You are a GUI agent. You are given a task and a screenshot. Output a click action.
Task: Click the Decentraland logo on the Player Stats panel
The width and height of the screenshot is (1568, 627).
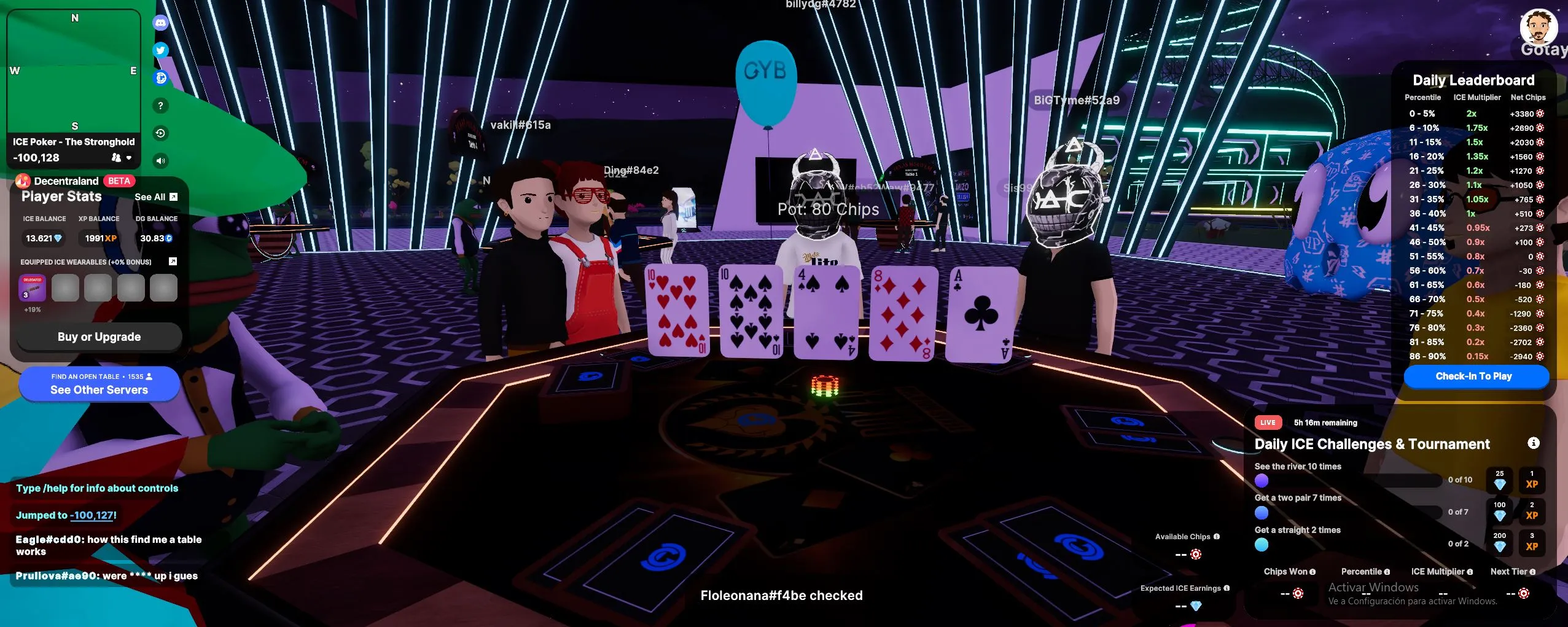tap(23, 181)
